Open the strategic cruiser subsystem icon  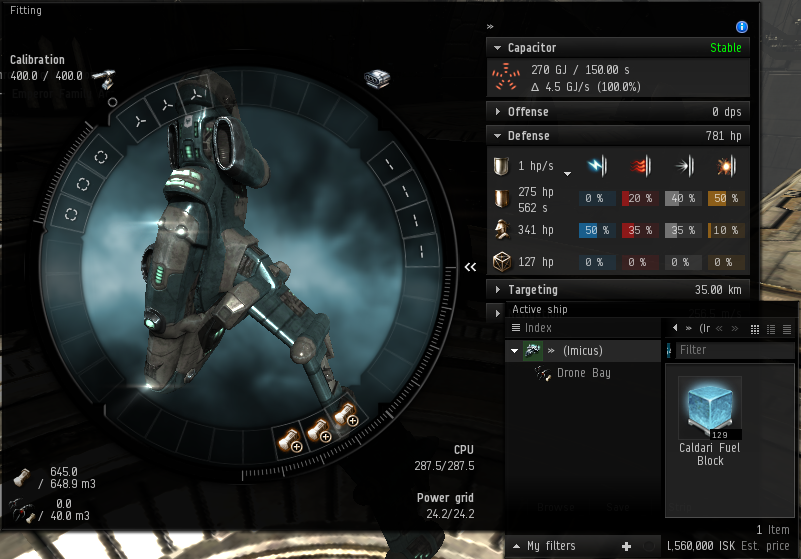377,79
